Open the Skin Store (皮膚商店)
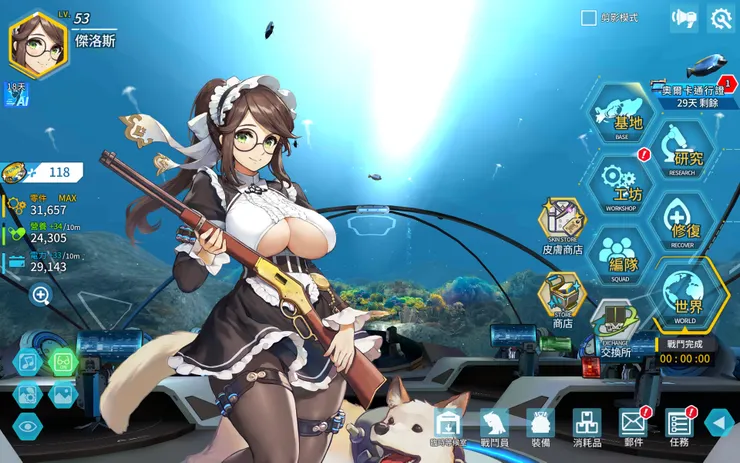The image size is (740, 463). [x=562, y=224]
